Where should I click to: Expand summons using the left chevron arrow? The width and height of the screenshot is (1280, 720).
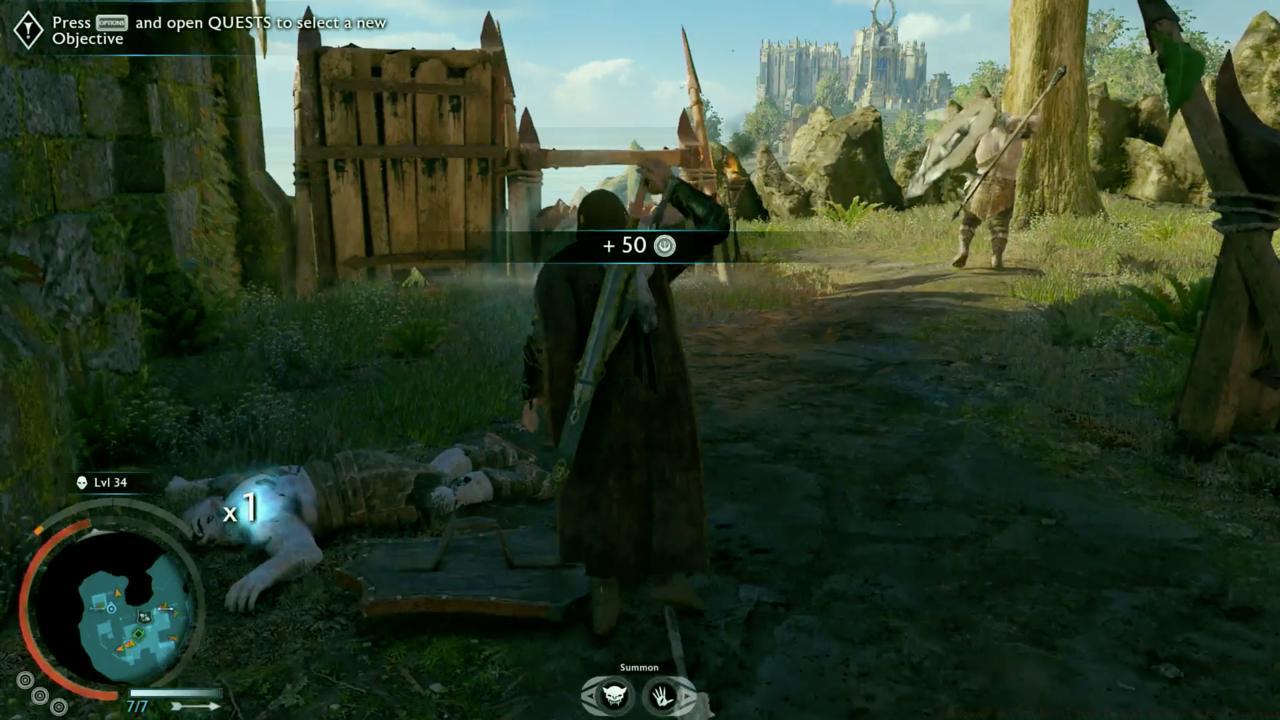(x=589, y=695)
